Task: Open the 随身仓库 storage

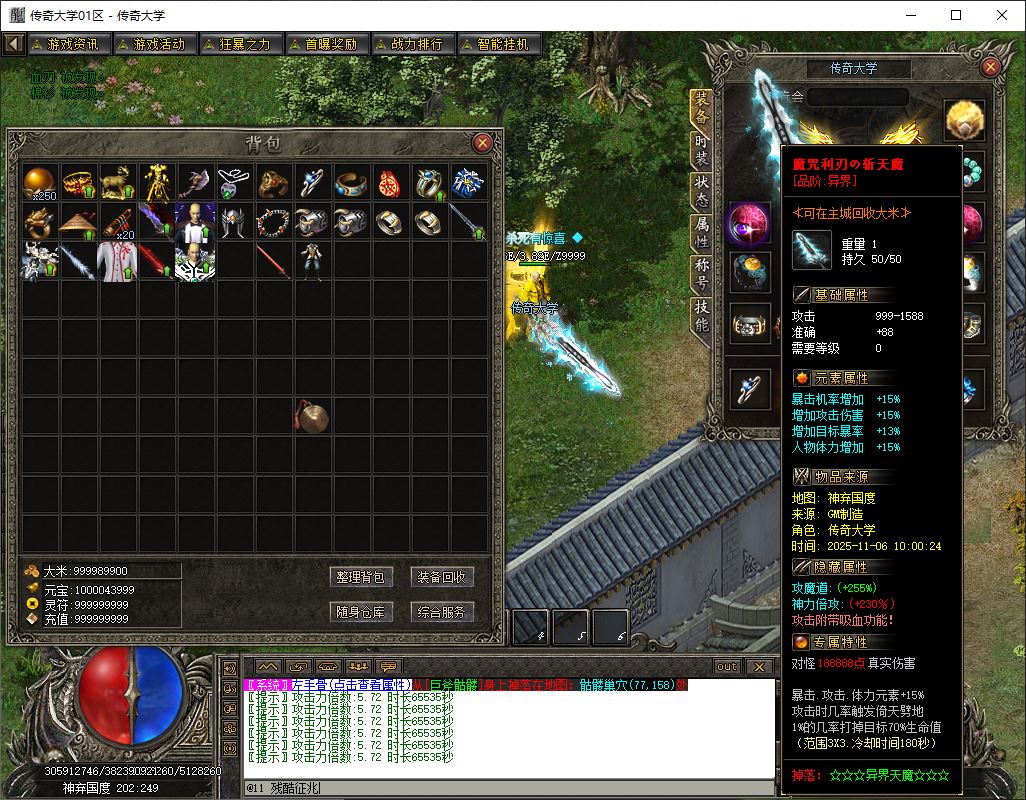Action: 360,612
